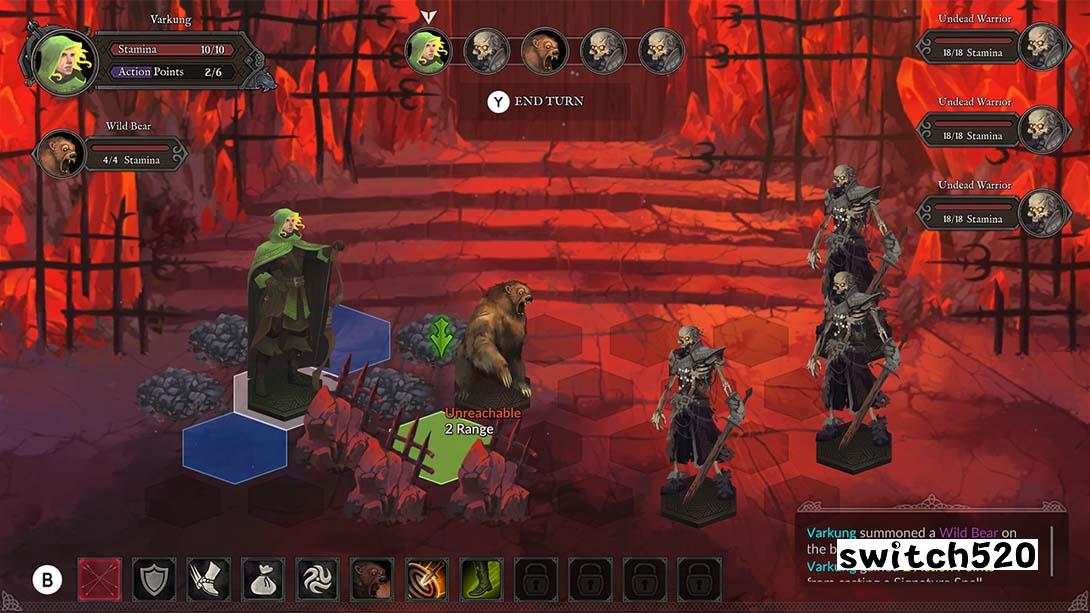
Task: Open the loot bag item slot
Action: tap(263, 579)
